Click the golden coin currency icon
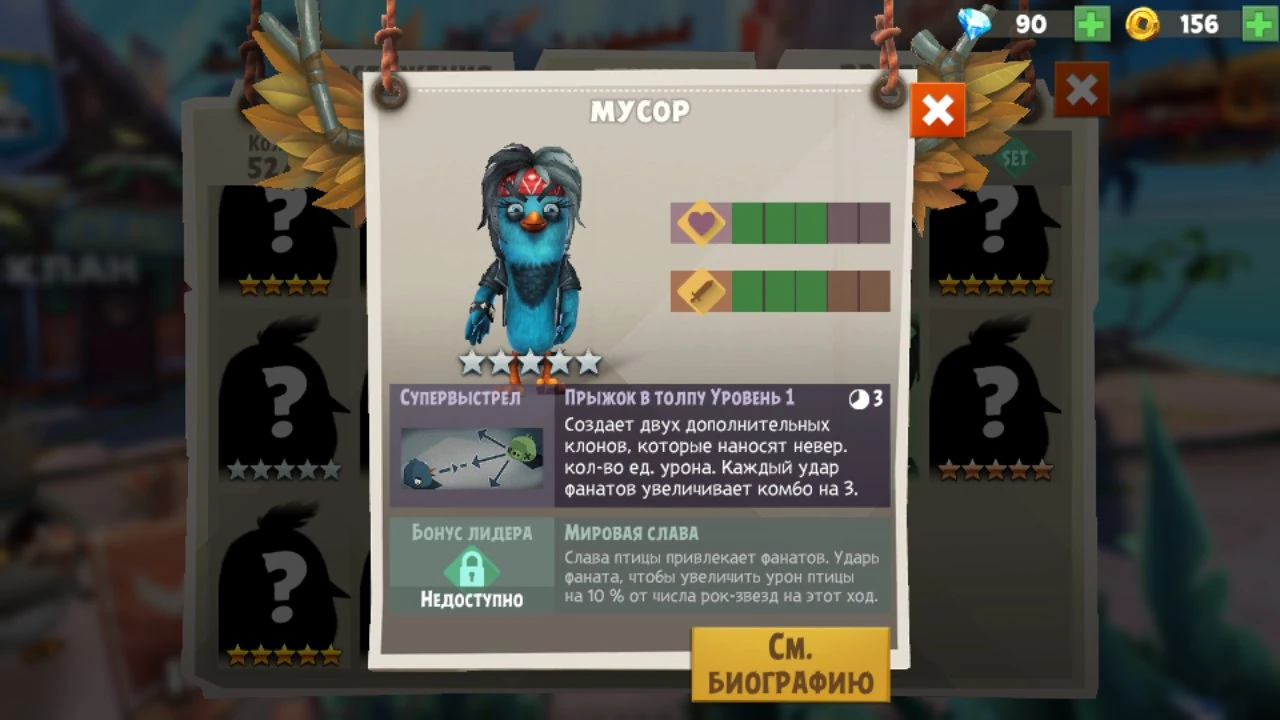 (x=1141, y=24)
